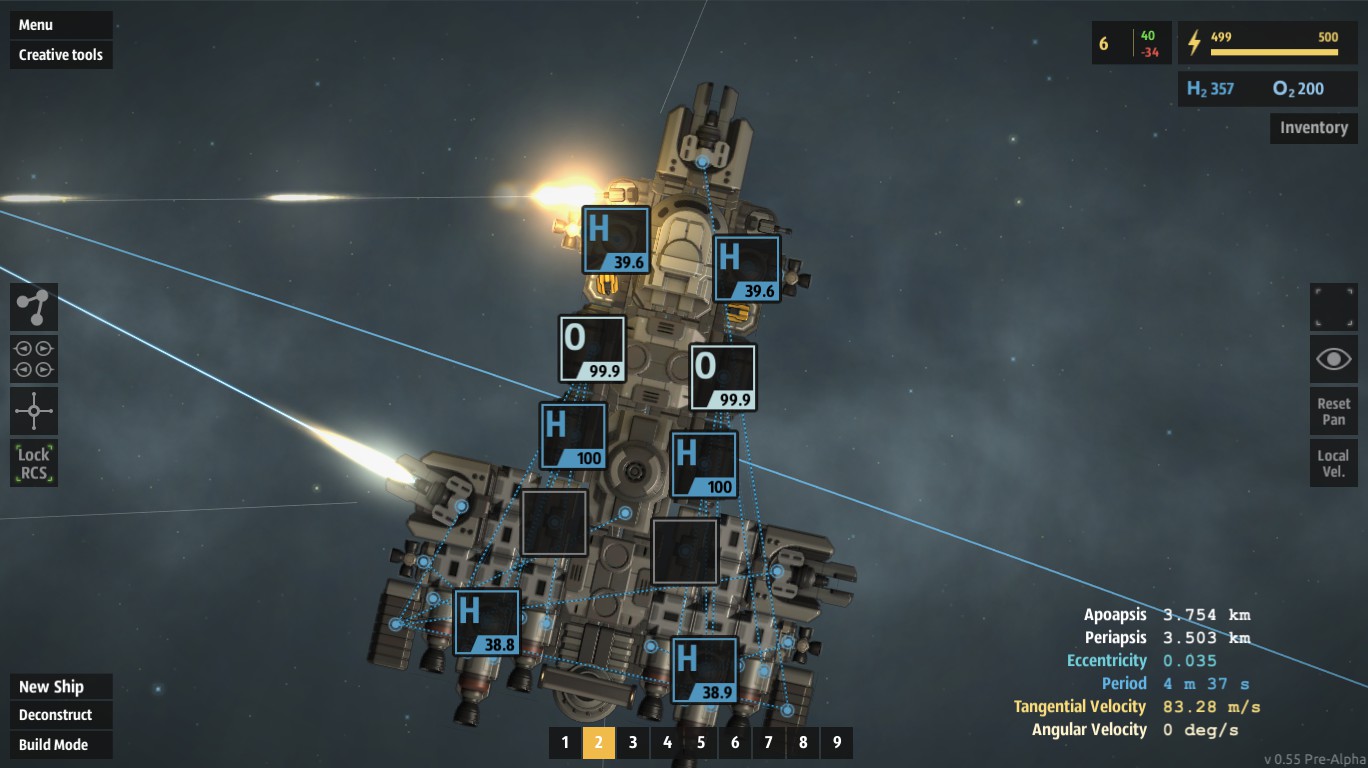Click the camera focus frame icon
The width and height of the screenshot is (1368, 768).
[1332, 307]
